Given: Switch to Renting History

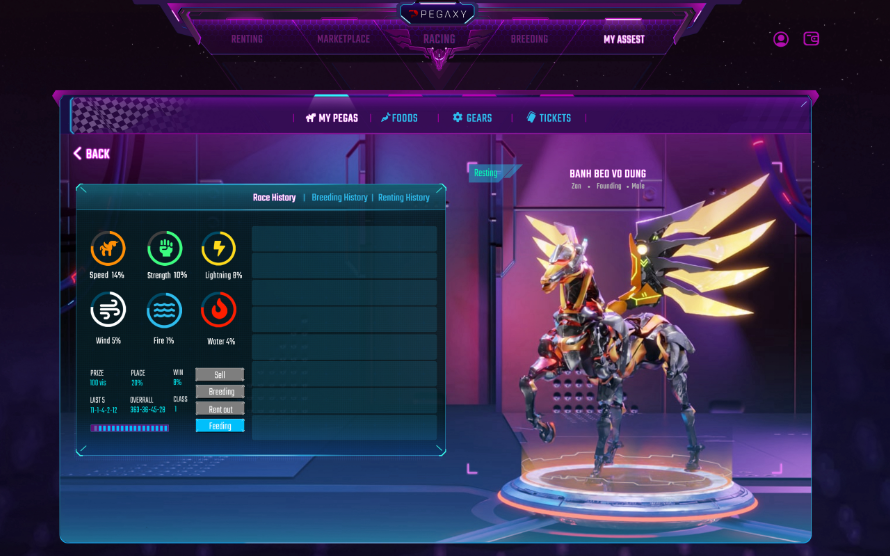Looking at the screenshot, I should tap(404, 198).
